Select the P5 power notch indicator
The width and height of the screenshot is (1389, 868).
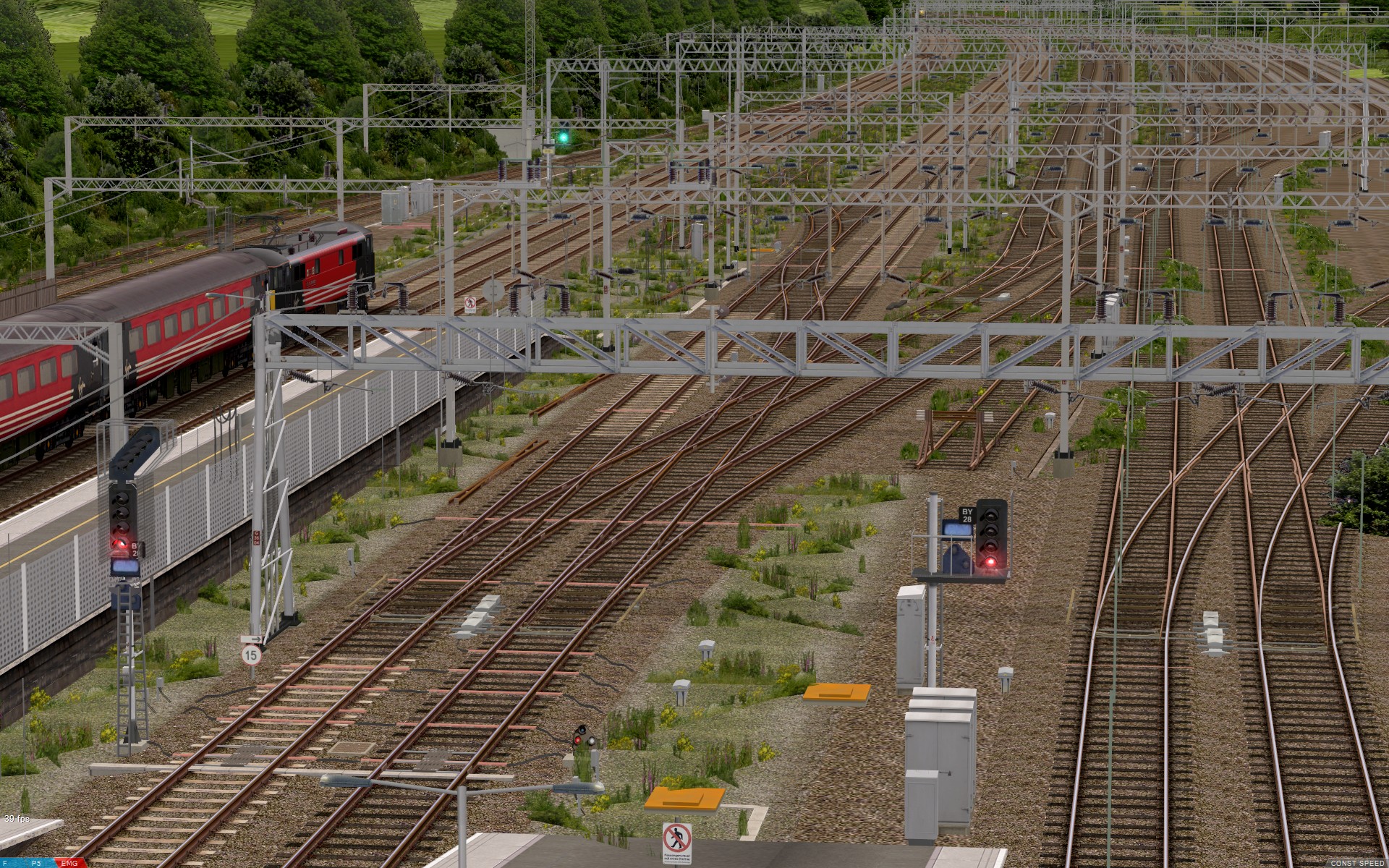click(x=36, y=863)
